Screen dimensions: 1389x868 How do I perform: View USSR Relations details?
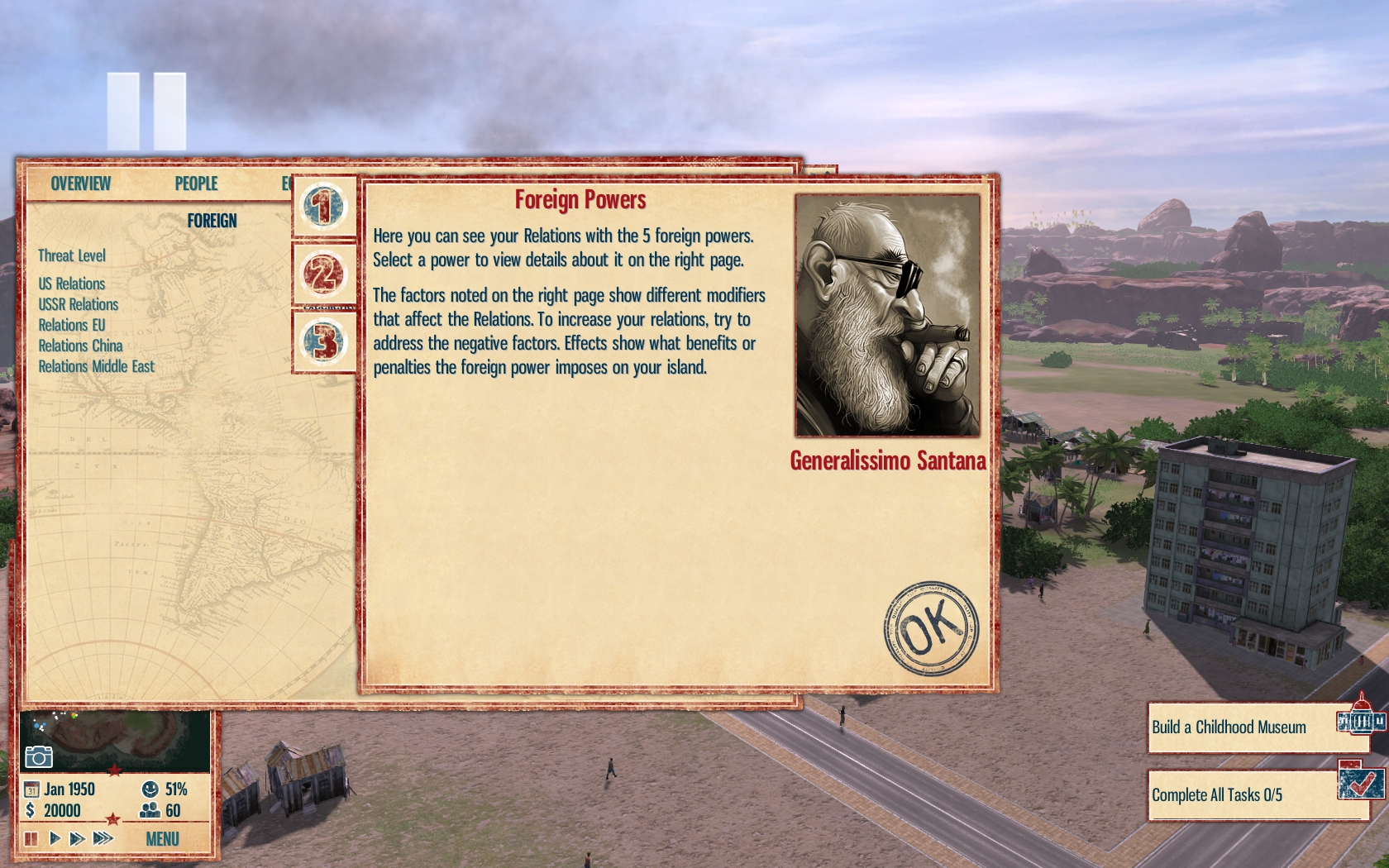pyautogui.click(x=79, y=304)
